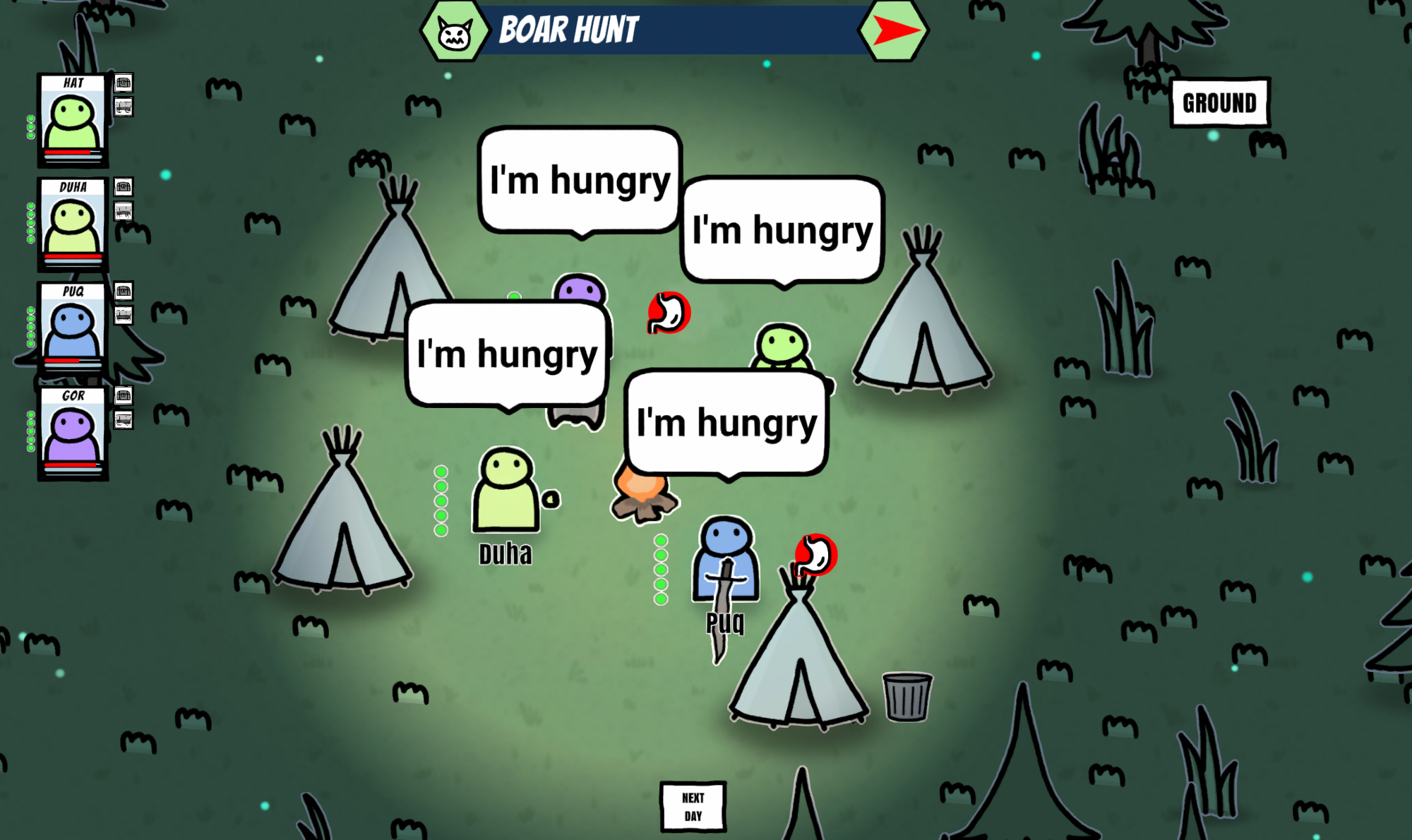Open the Ground panel button
Screen dimensions: 1412x840
pyautogui.click(x=1219, y=103)
